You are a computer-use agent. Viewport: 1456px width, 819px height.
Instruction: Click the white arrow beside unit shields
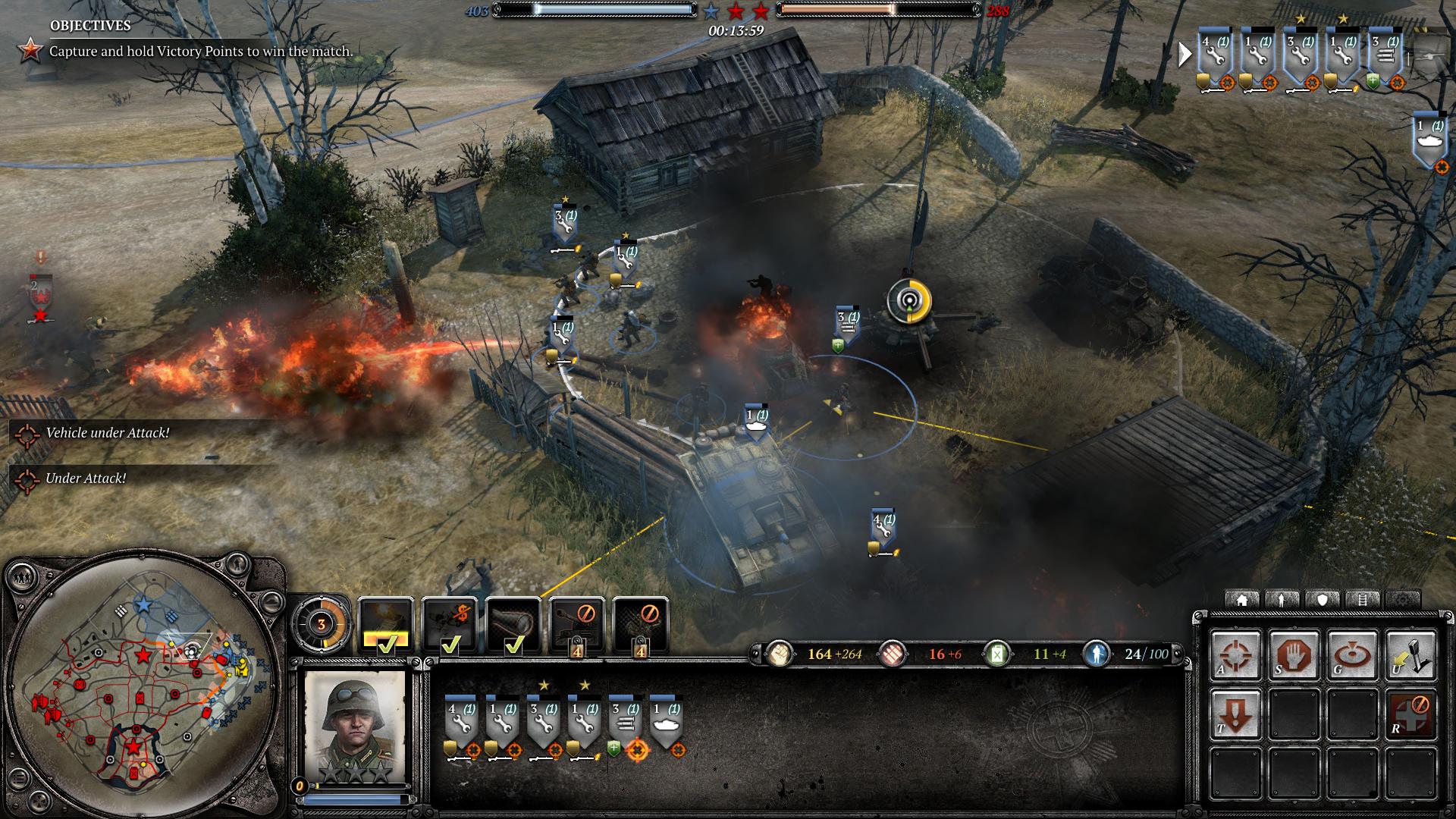[1184, 55]
